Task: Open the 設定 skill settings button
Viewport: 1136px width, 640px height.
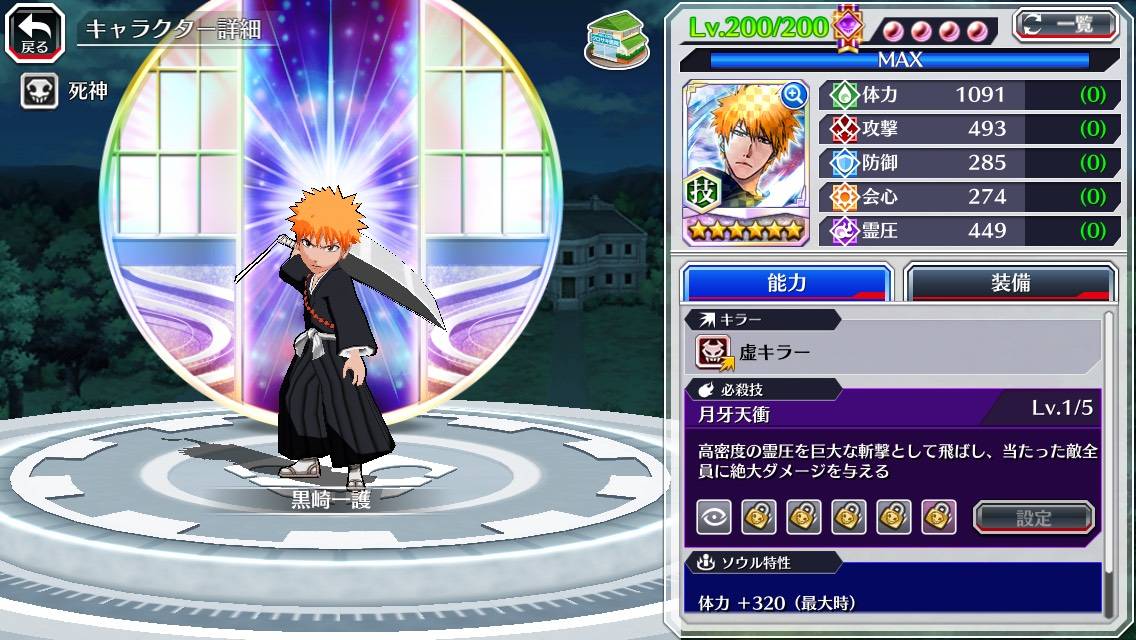Action: [x=1034, y=517]
